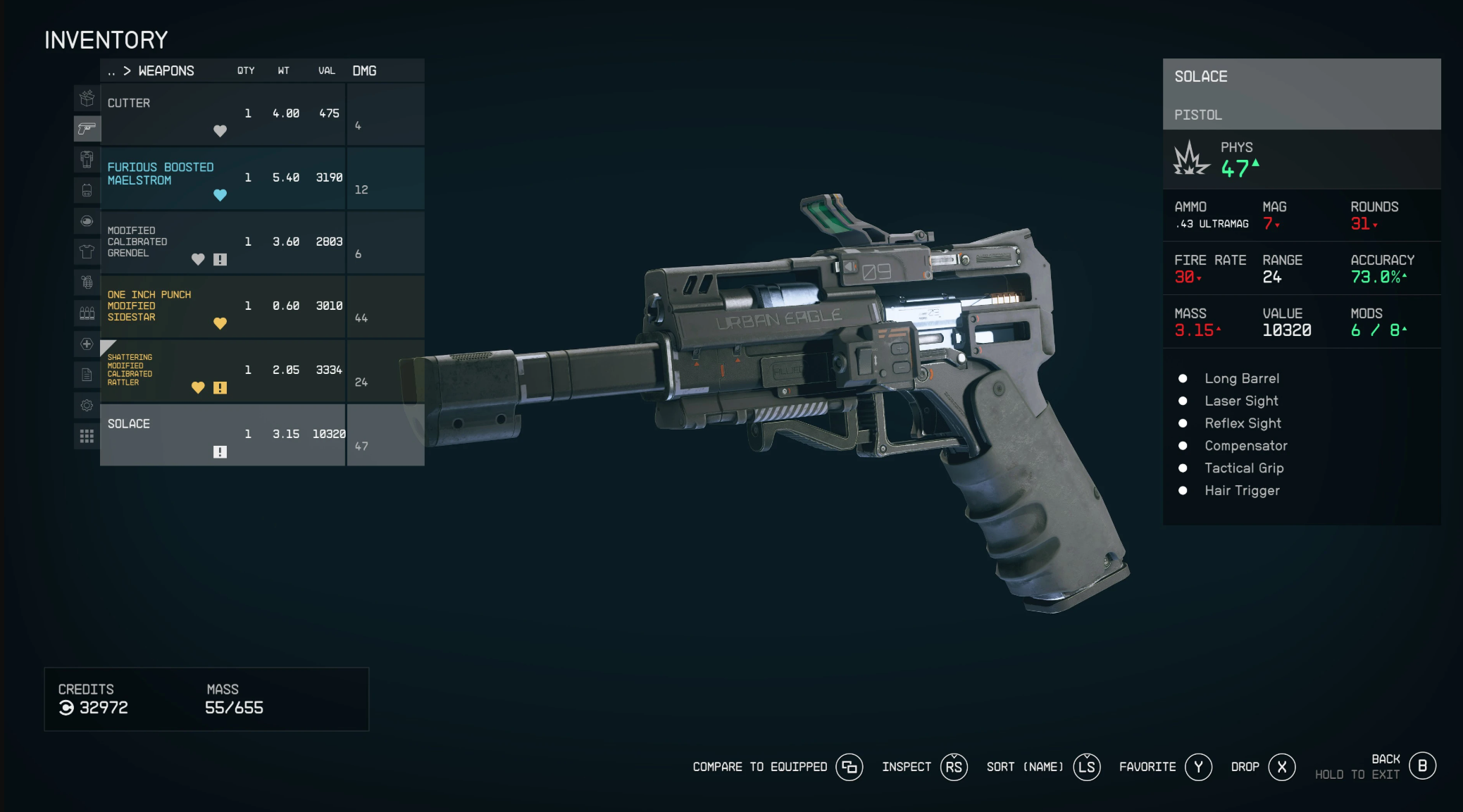
Task: Select the Shattering Modified Calibrated Rattler warning icon
Action: [x=220, y=387]
